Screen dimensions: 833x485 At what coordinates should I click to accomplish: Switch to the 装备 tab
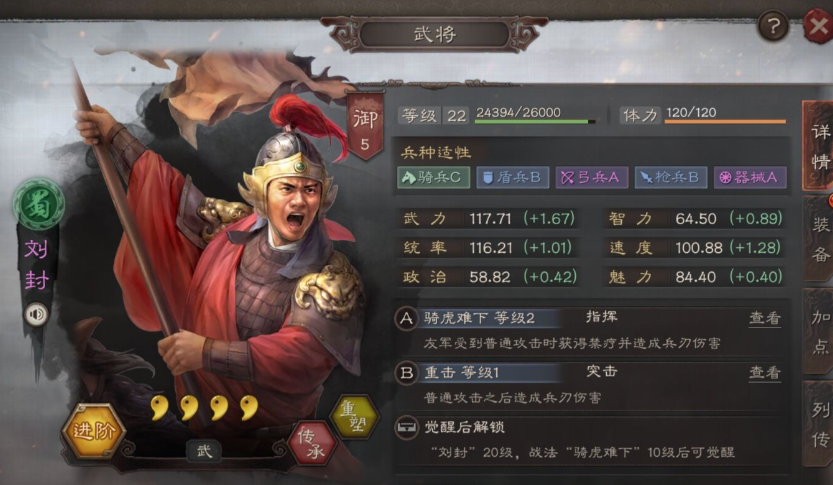point(819,238)
